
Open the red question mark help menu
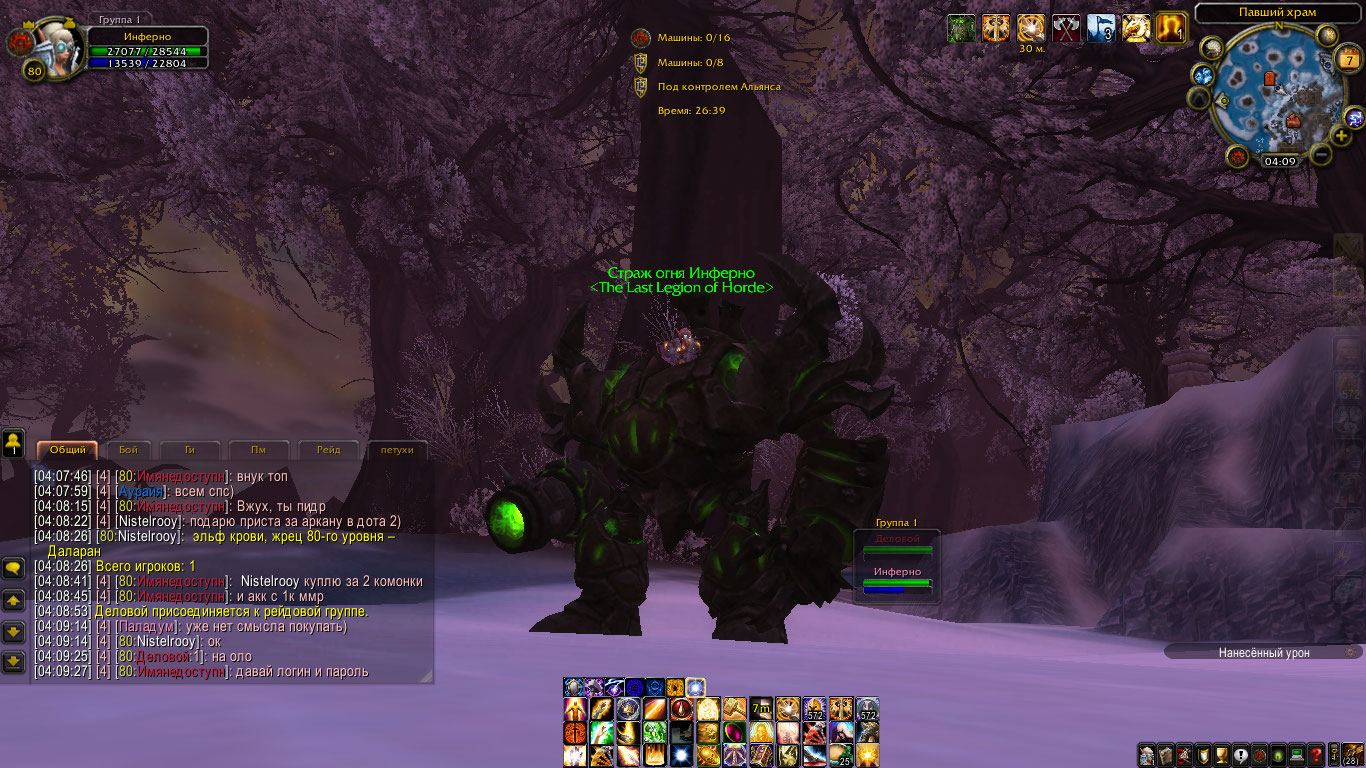1317,755
